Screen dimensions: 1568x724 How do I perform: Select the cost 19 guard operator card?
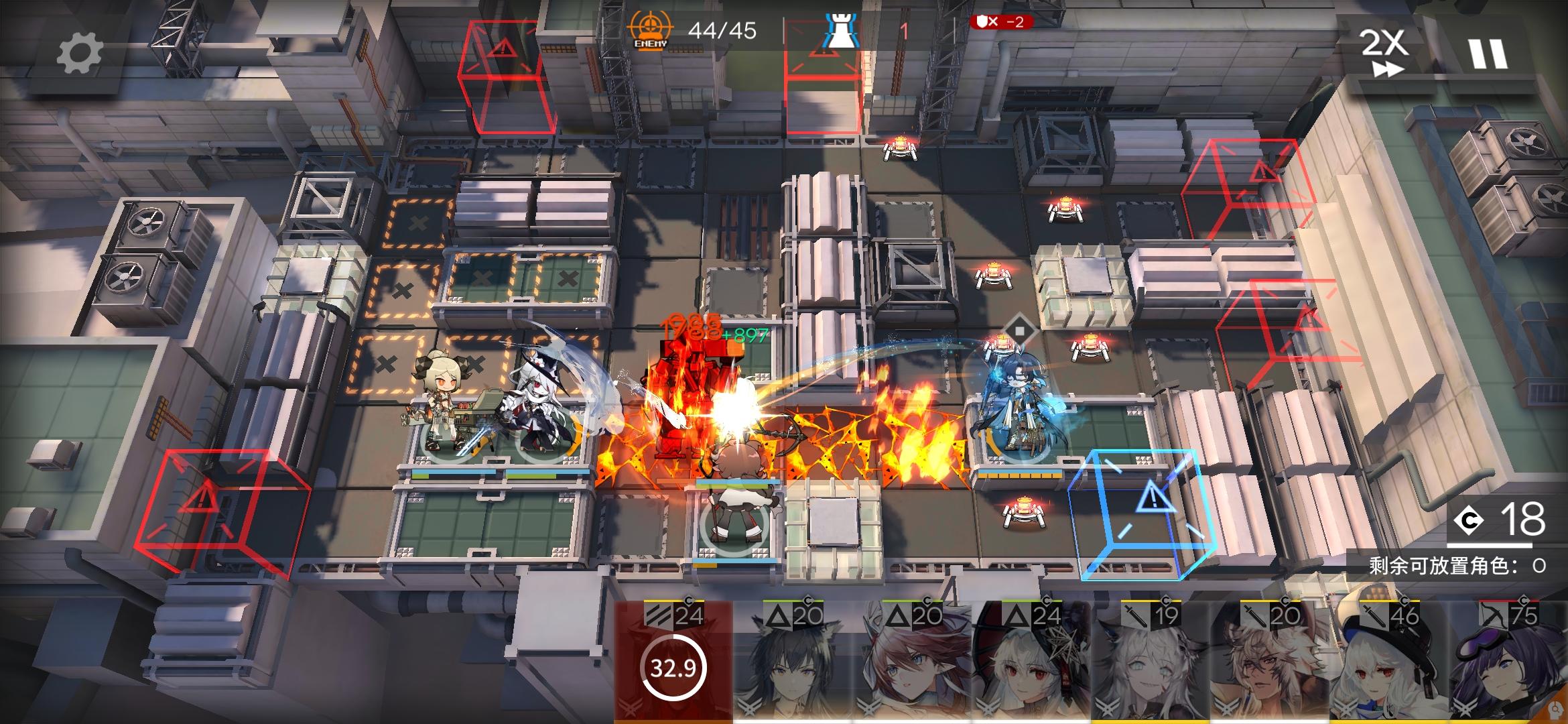1151,662
